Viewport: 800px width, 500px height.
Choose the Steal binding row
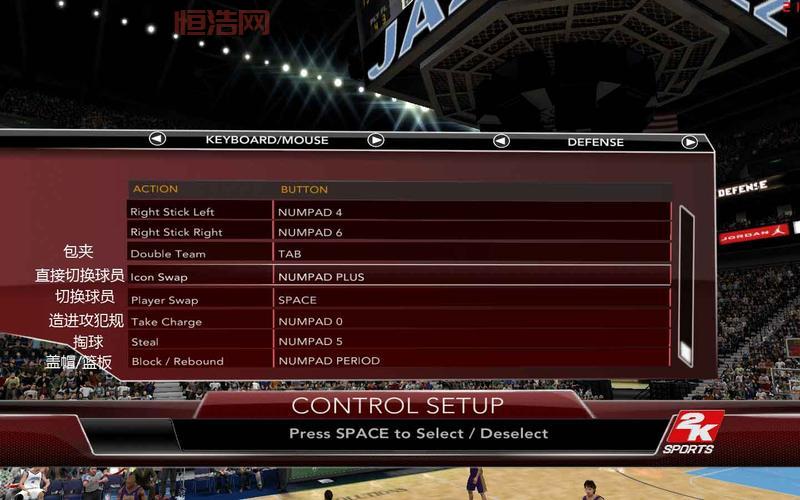click(x=398, y=341)
